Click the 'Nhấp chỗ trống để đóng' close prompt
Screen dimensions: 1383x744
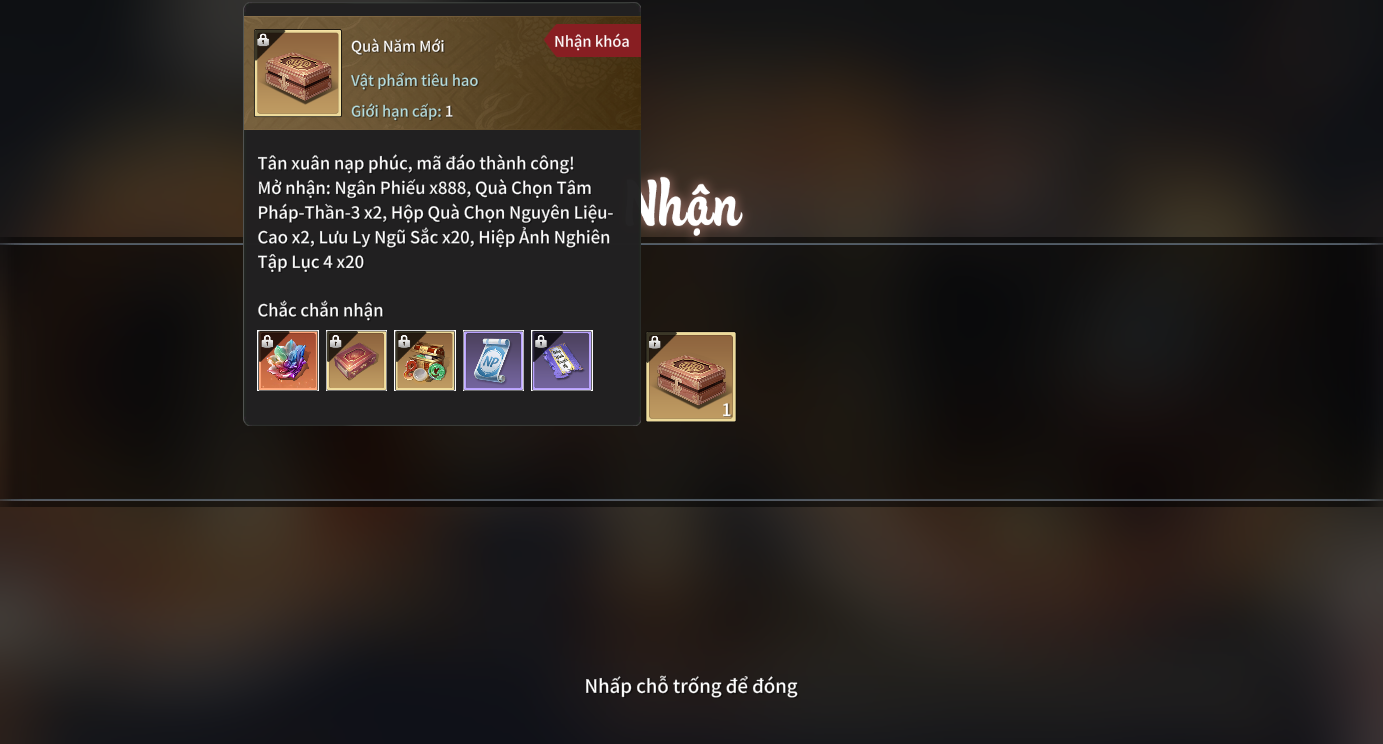tap(691, 686)
